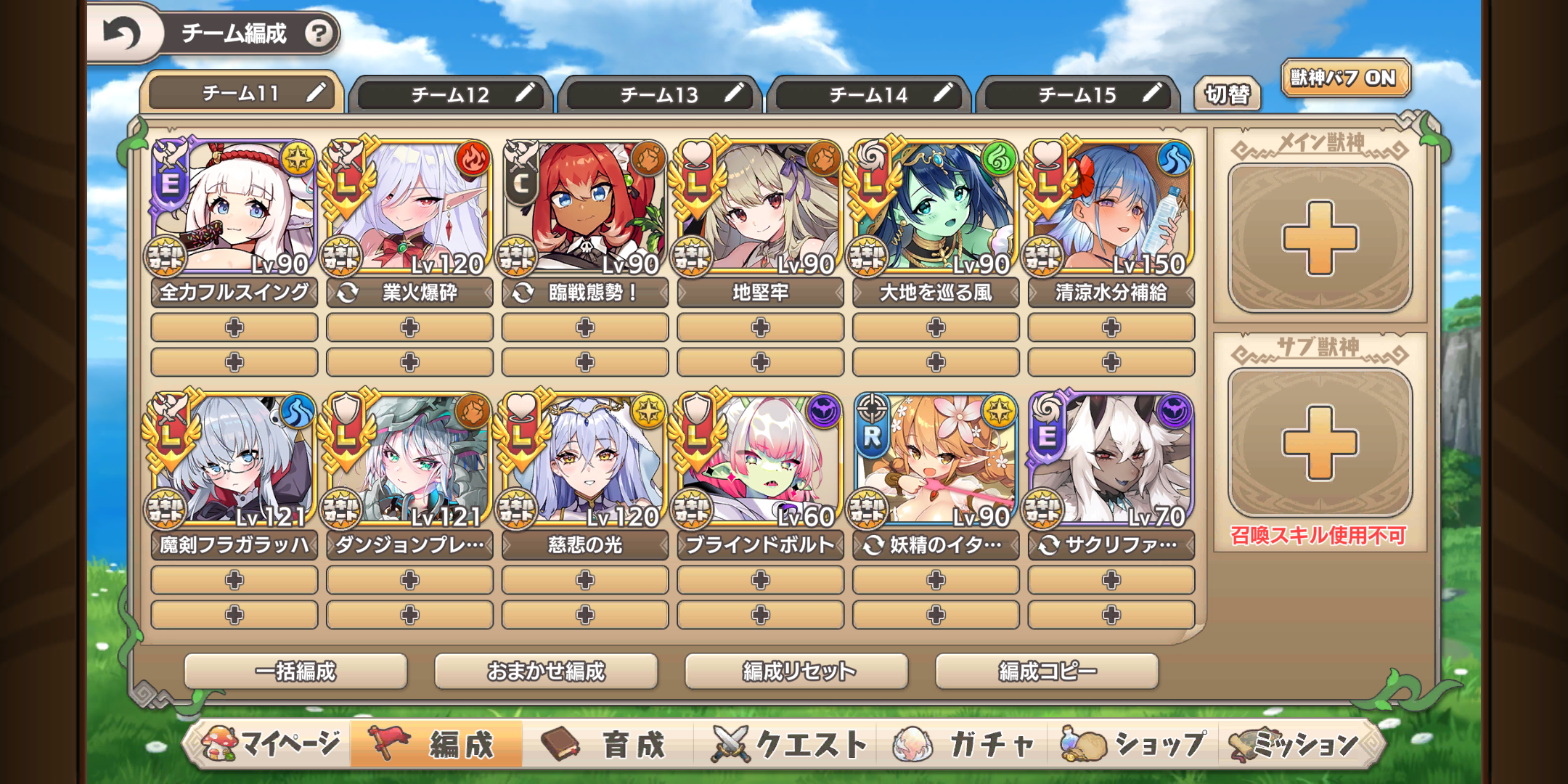Add a main beast god (メイン獣神)
The width and height of the screenshot is (1568, 784).
[1320, 238]
